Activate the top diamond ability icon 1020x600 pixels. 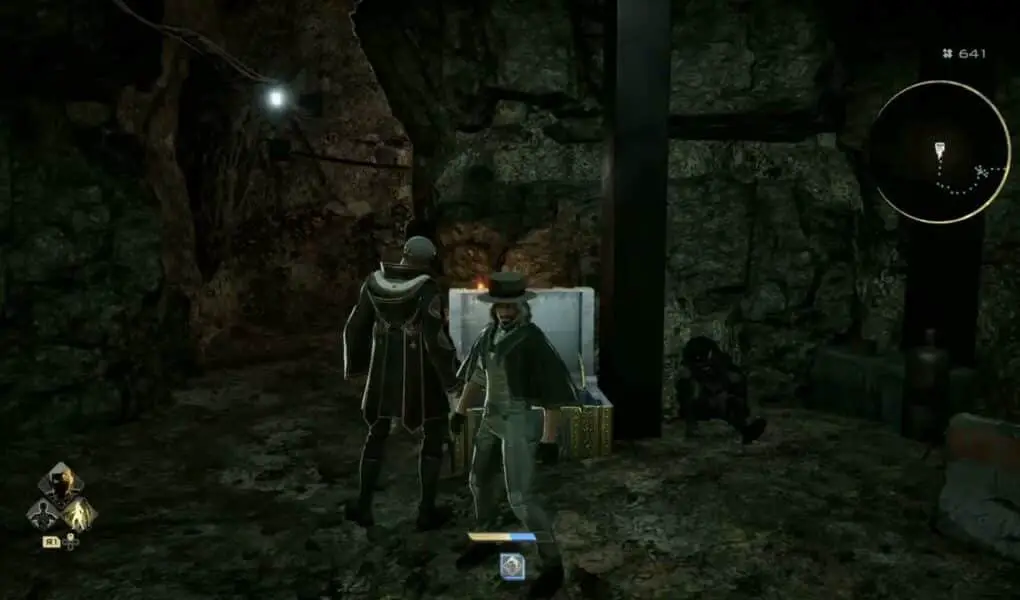61,484
